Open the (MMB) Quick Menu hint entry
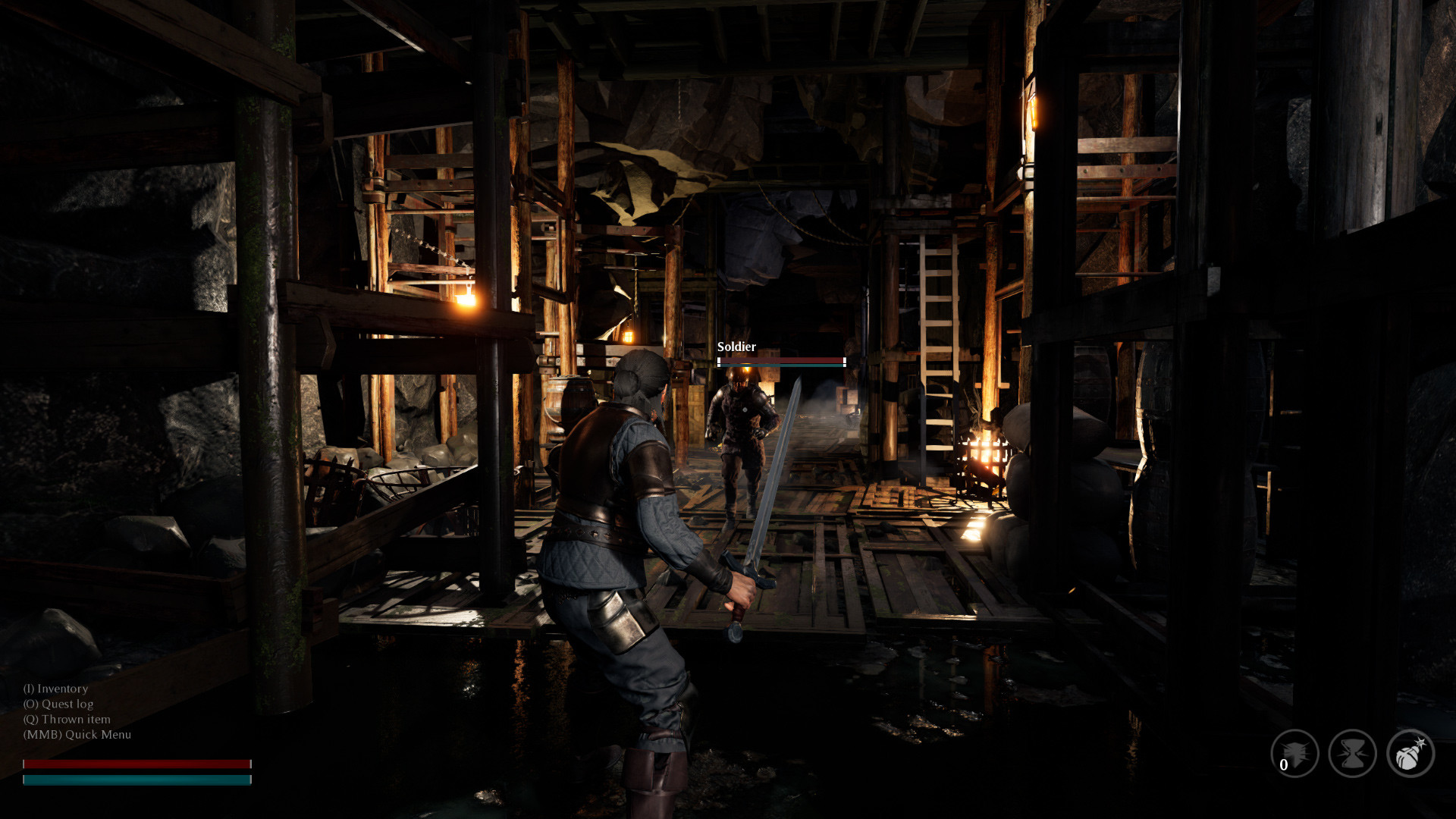 point(77,734)
